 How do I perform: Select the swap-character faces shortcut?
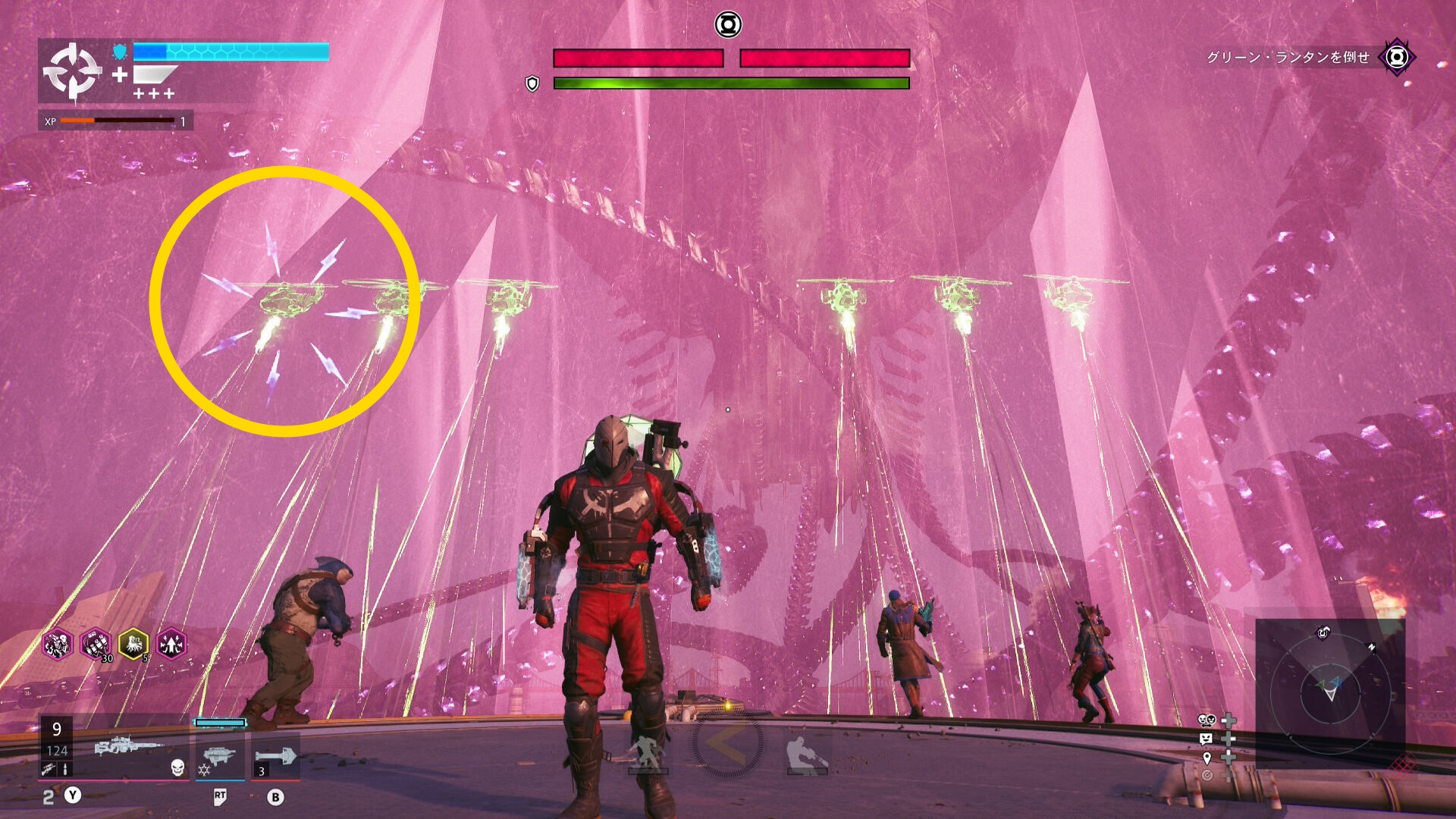1207,720
